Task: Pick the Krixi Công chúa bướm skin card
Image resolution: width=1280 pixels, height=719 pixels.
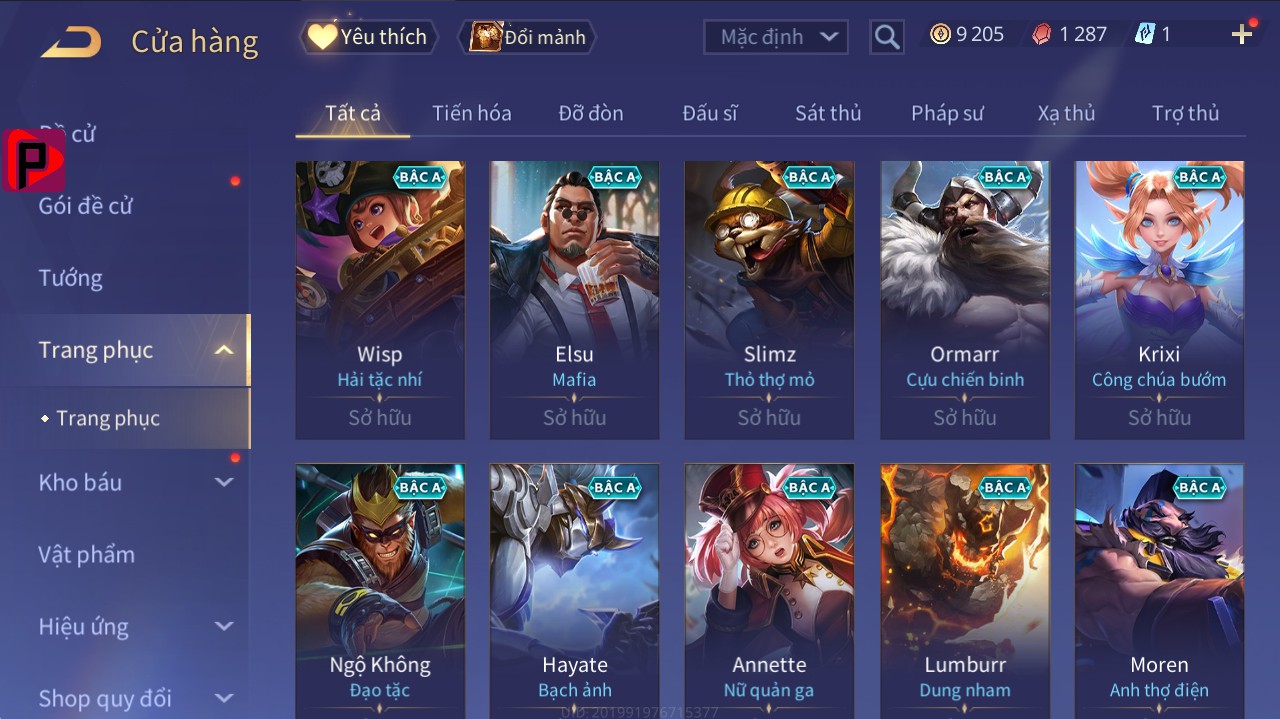Action: (x=1159, y=299)
